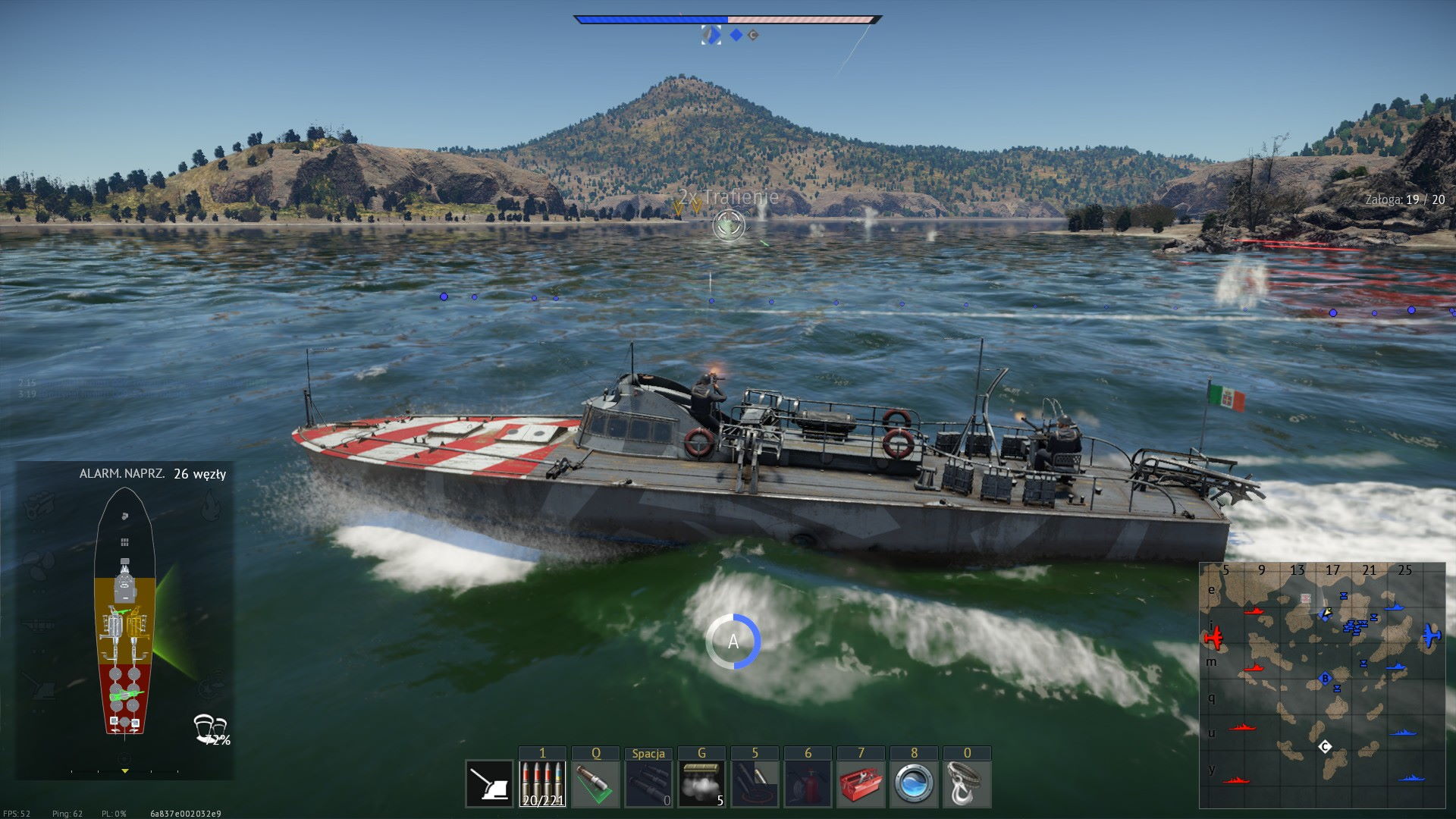Screen dimensions: 1456x819
Task: Click the blue bomber marker on minimap
Action: 1431,635
